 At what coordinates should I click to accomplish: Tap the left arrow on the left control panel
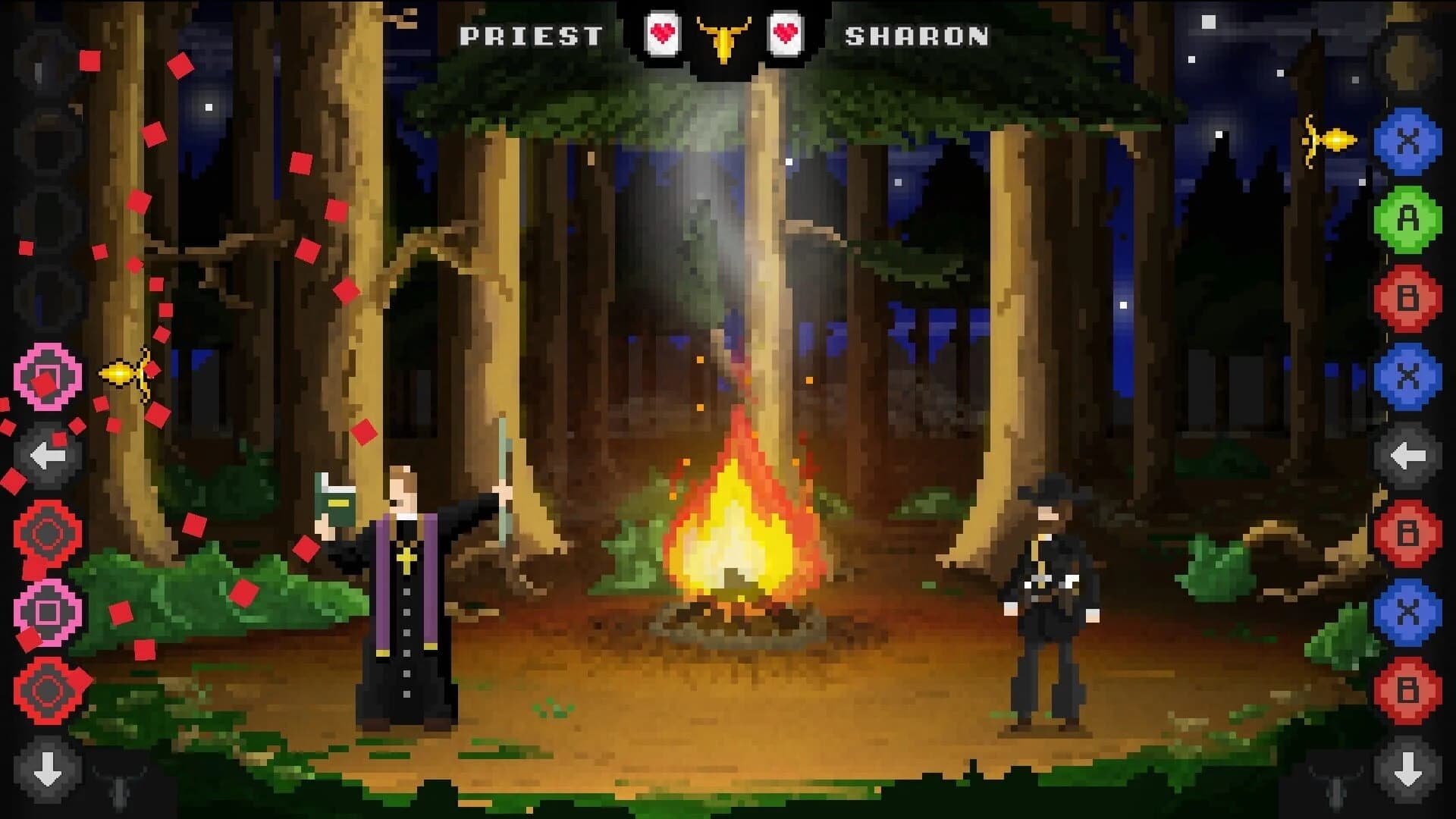(x=48, y=455)
